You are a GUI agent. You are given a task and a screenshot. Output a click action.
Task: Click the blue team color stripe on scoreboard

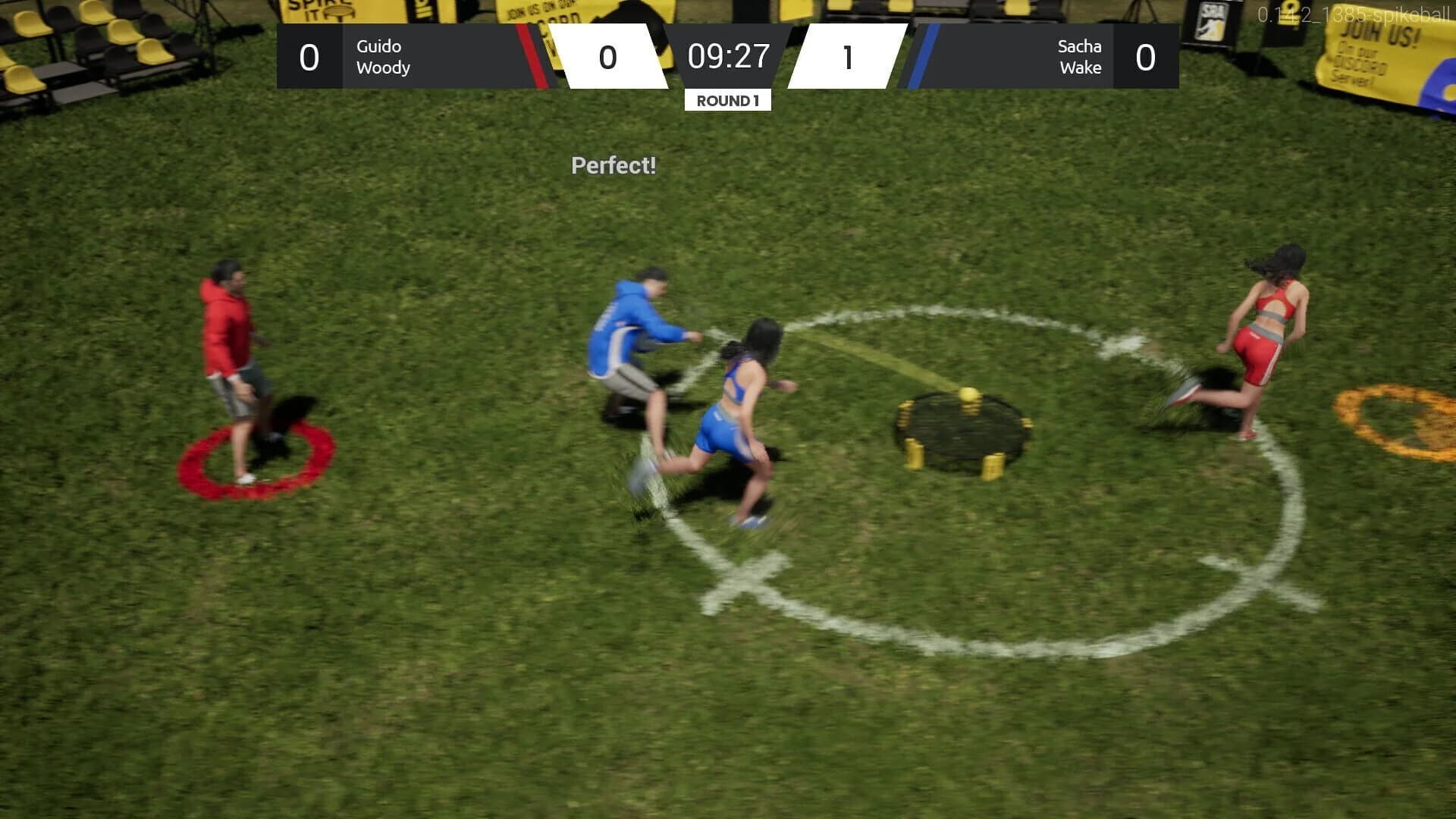(x=919, y=57)
